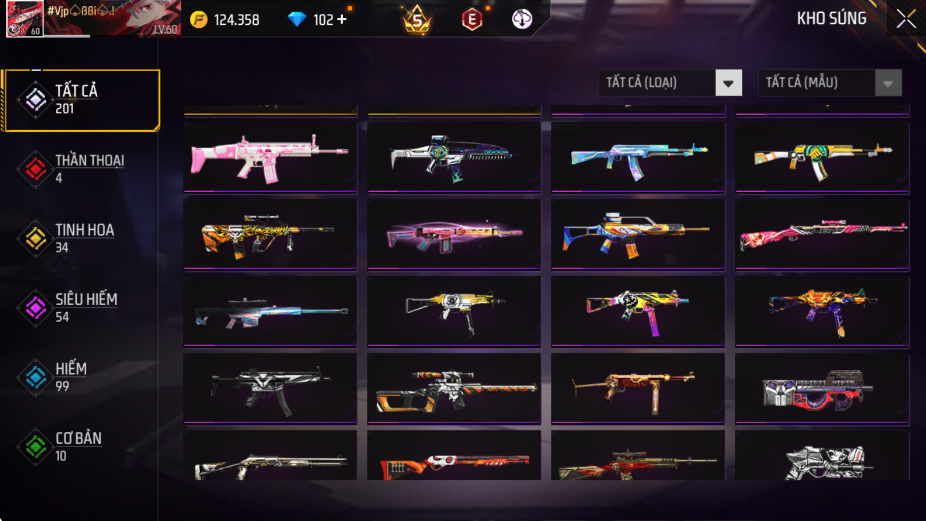Open the gold rank 5 badge
This screenshot has width=926, height=521.
tap(417, 19)
